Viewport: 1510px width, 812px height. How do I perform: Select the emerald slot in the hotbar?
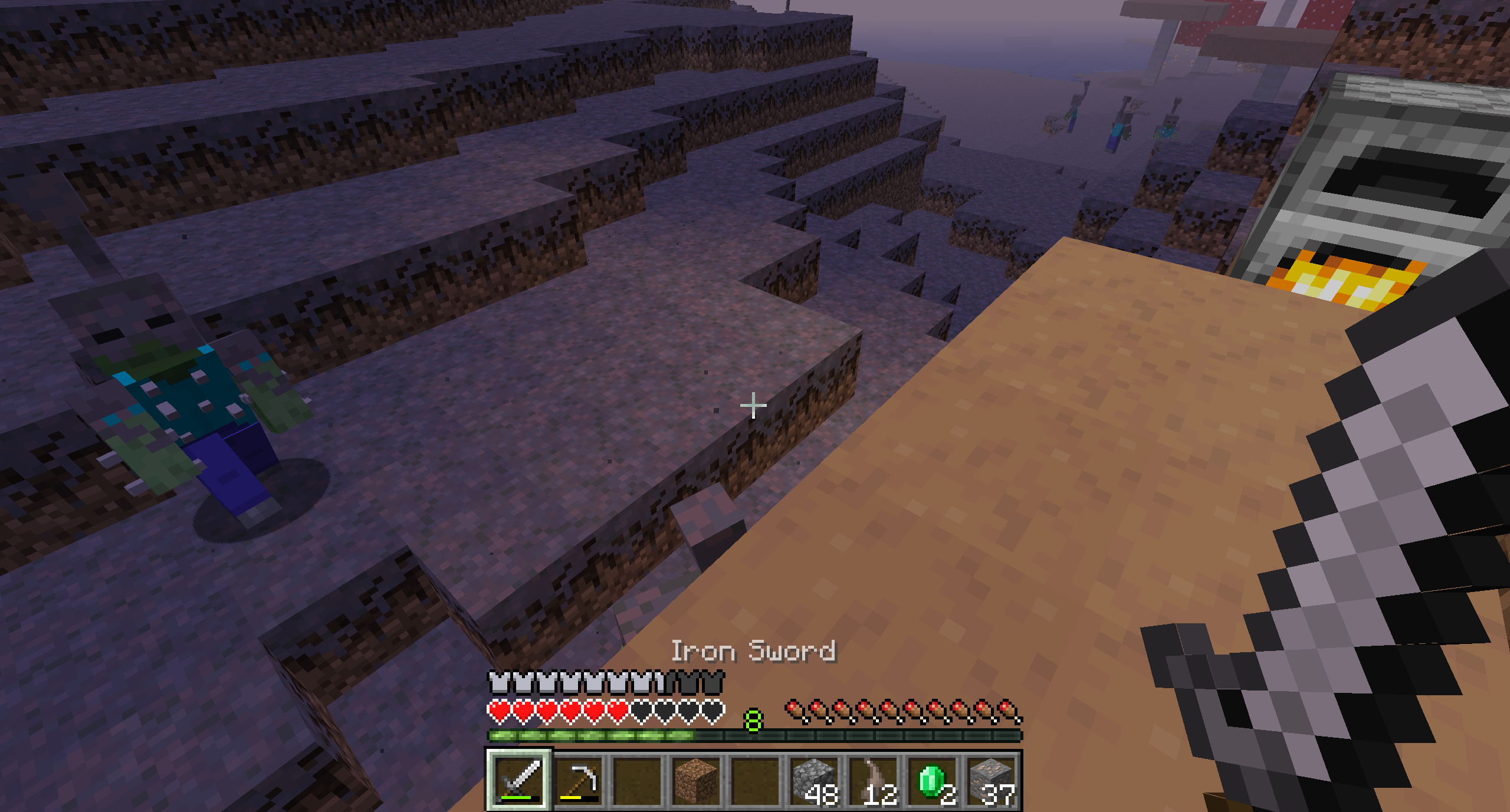point(933,780)
